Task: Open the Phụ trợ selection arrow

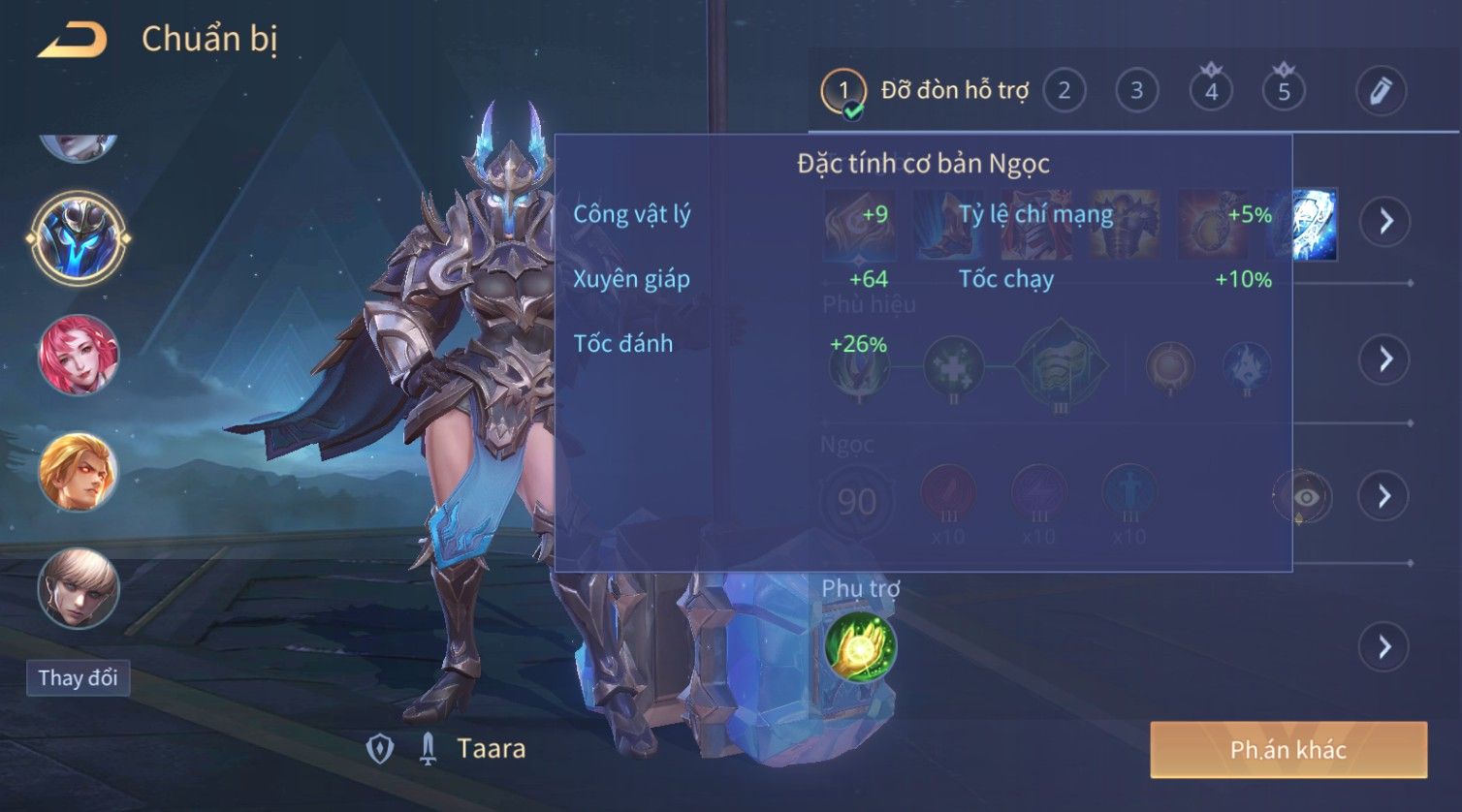Action: [x=1385, y=646]
